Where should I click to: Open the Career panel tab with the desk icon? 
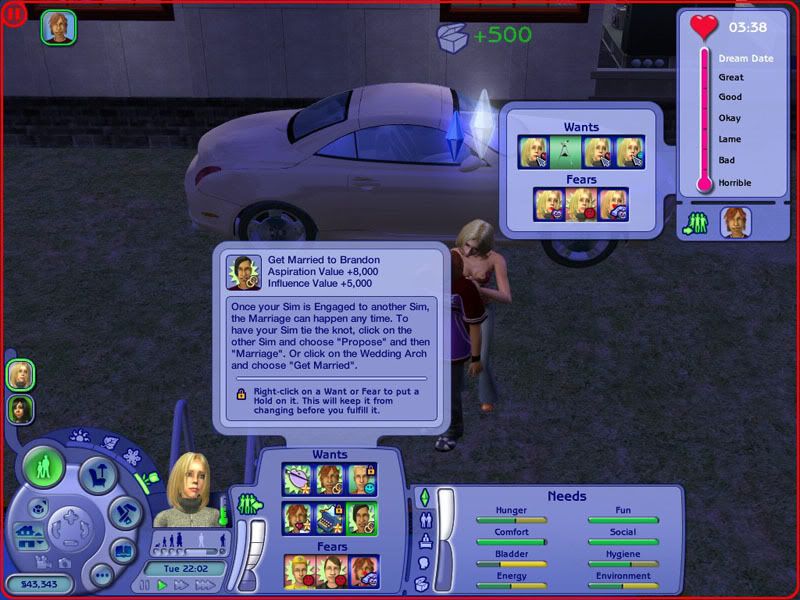pyautogui.click(x=423, y=541)
